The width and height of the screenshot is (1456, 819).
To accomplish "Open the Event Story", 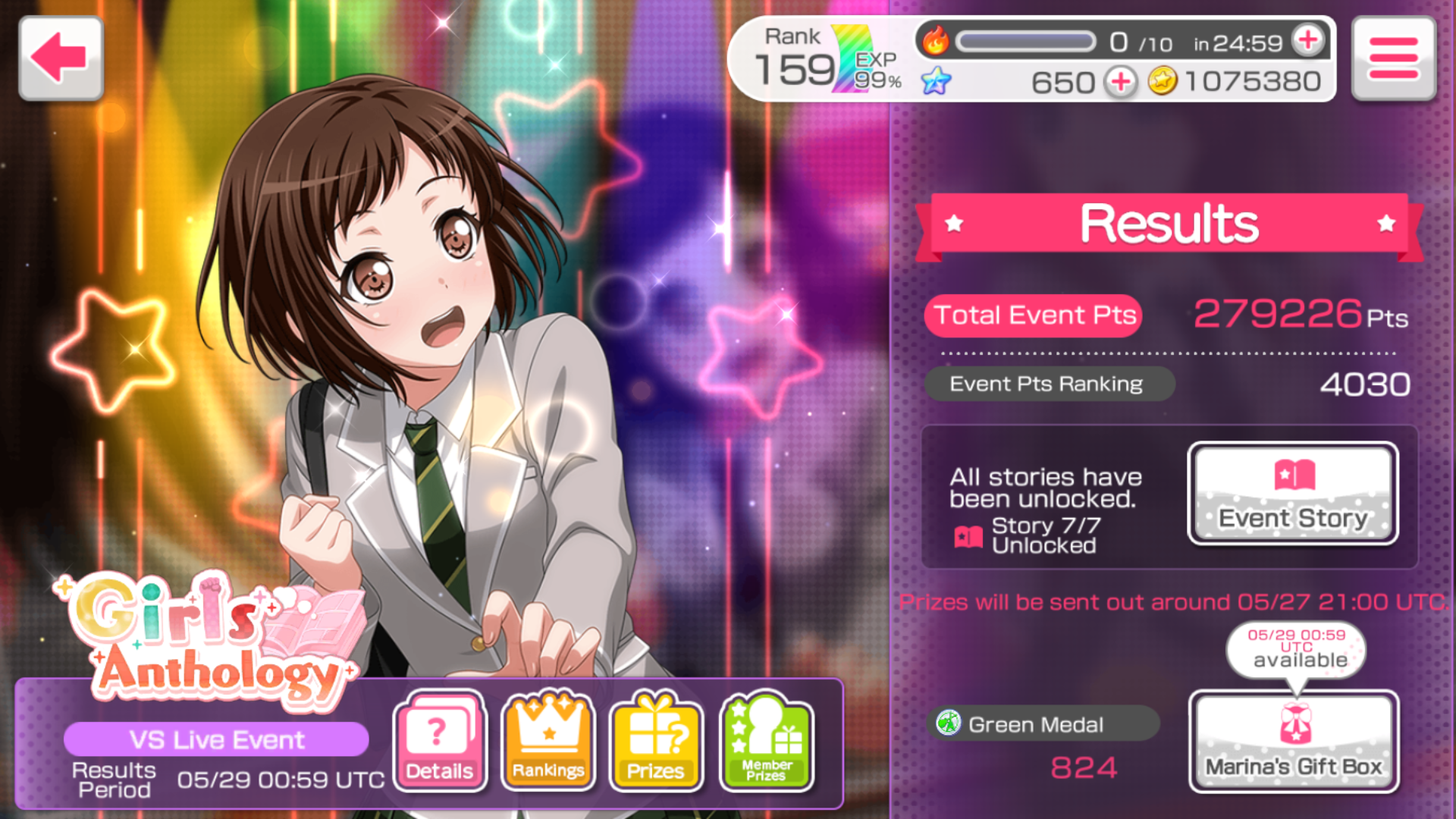I will [x=1292, y=493].
